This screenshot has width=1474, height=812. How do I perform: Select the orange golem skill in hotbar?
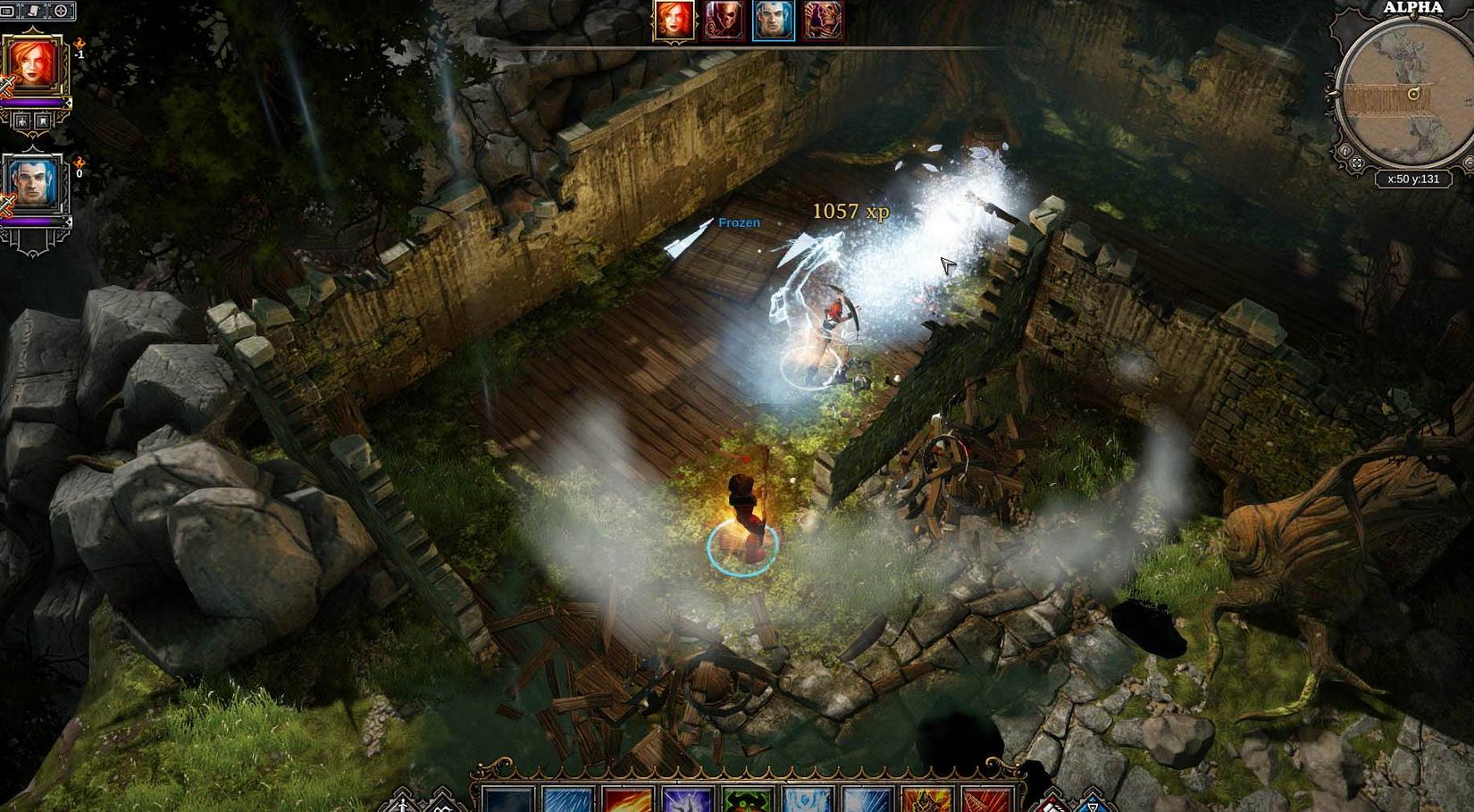click(926, 799)
